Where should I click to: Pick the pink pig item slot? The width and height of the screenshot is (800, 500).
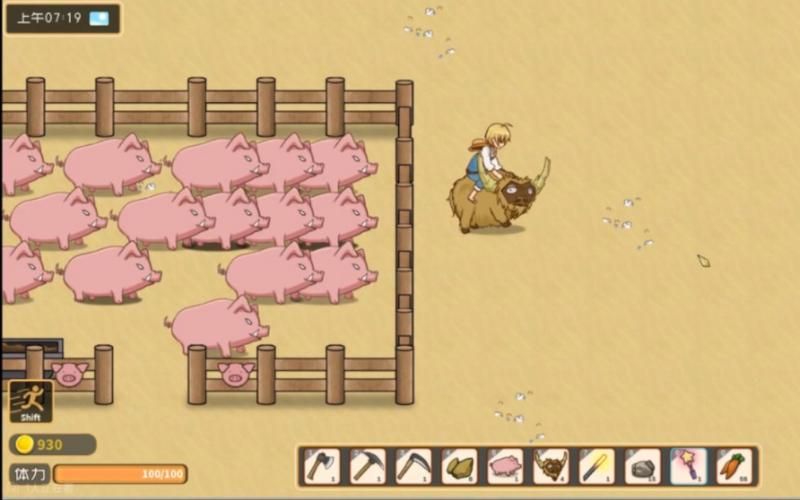(x=505, y=466)
